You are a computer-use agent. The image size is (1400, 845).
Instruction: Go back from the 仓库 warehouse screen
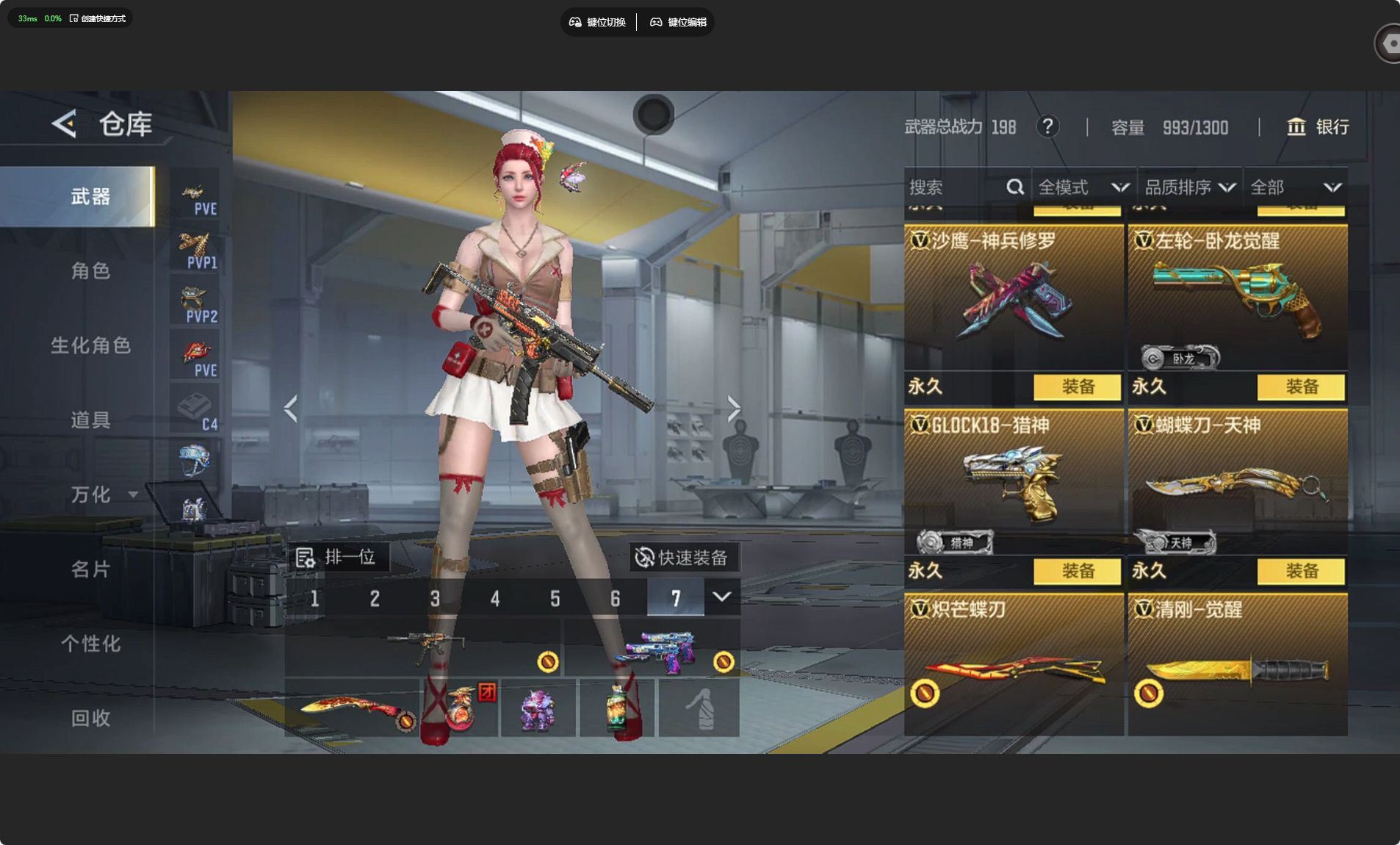click(65, 123)
